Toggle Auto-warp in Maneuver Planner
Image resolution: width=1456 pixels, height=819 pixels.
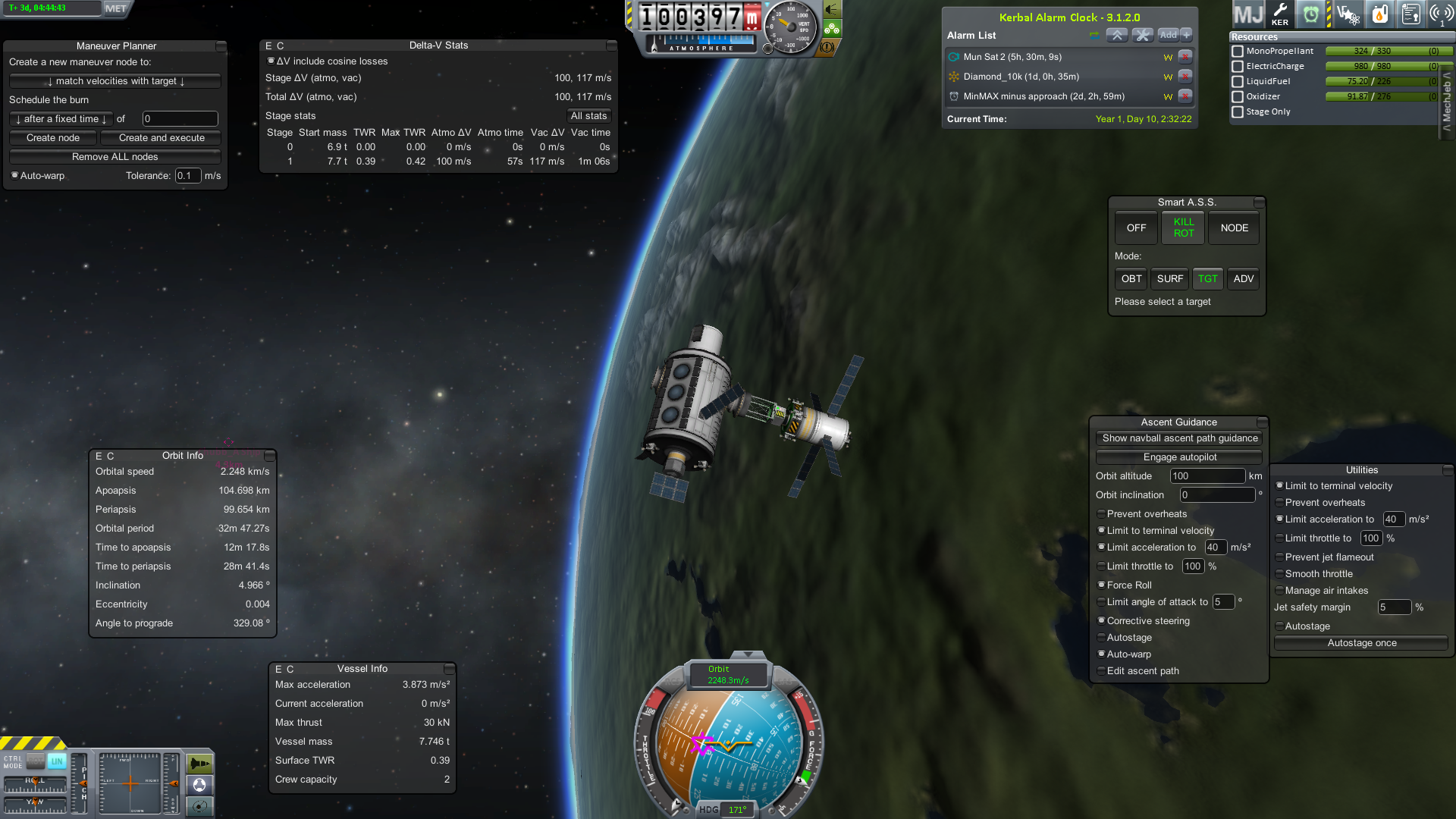pos(14,176)
